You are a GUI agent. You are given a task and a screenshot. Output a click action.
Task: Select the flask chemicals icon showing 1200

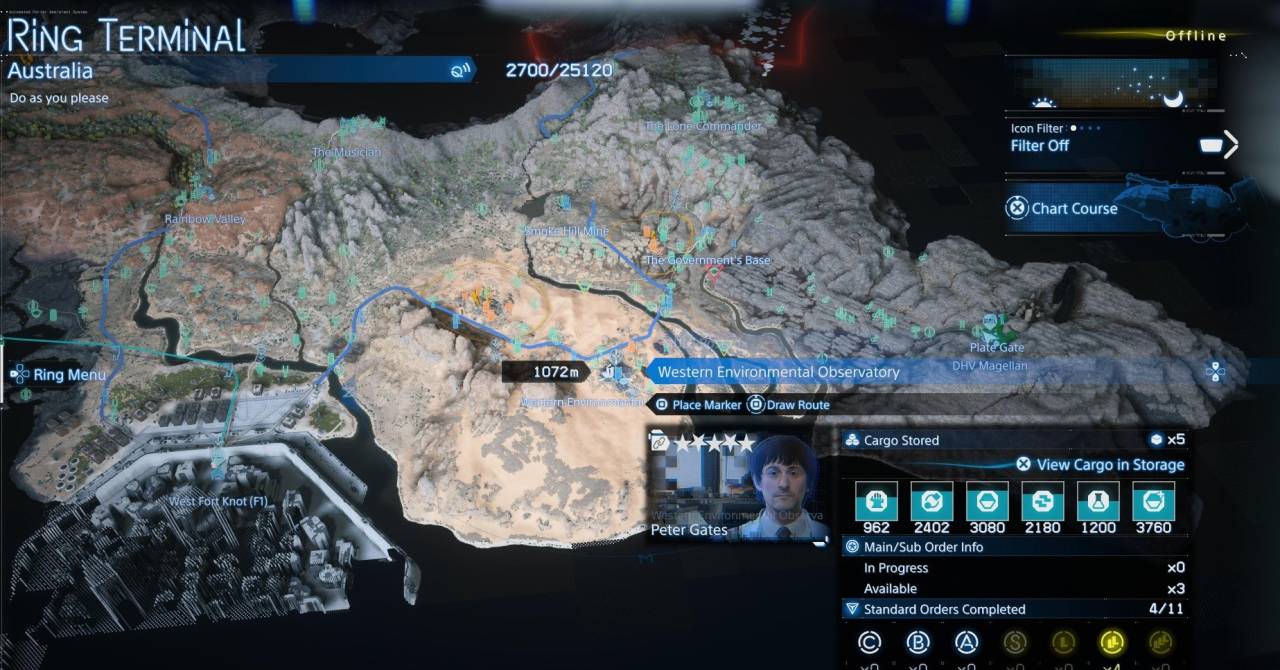coord(1098,500)
